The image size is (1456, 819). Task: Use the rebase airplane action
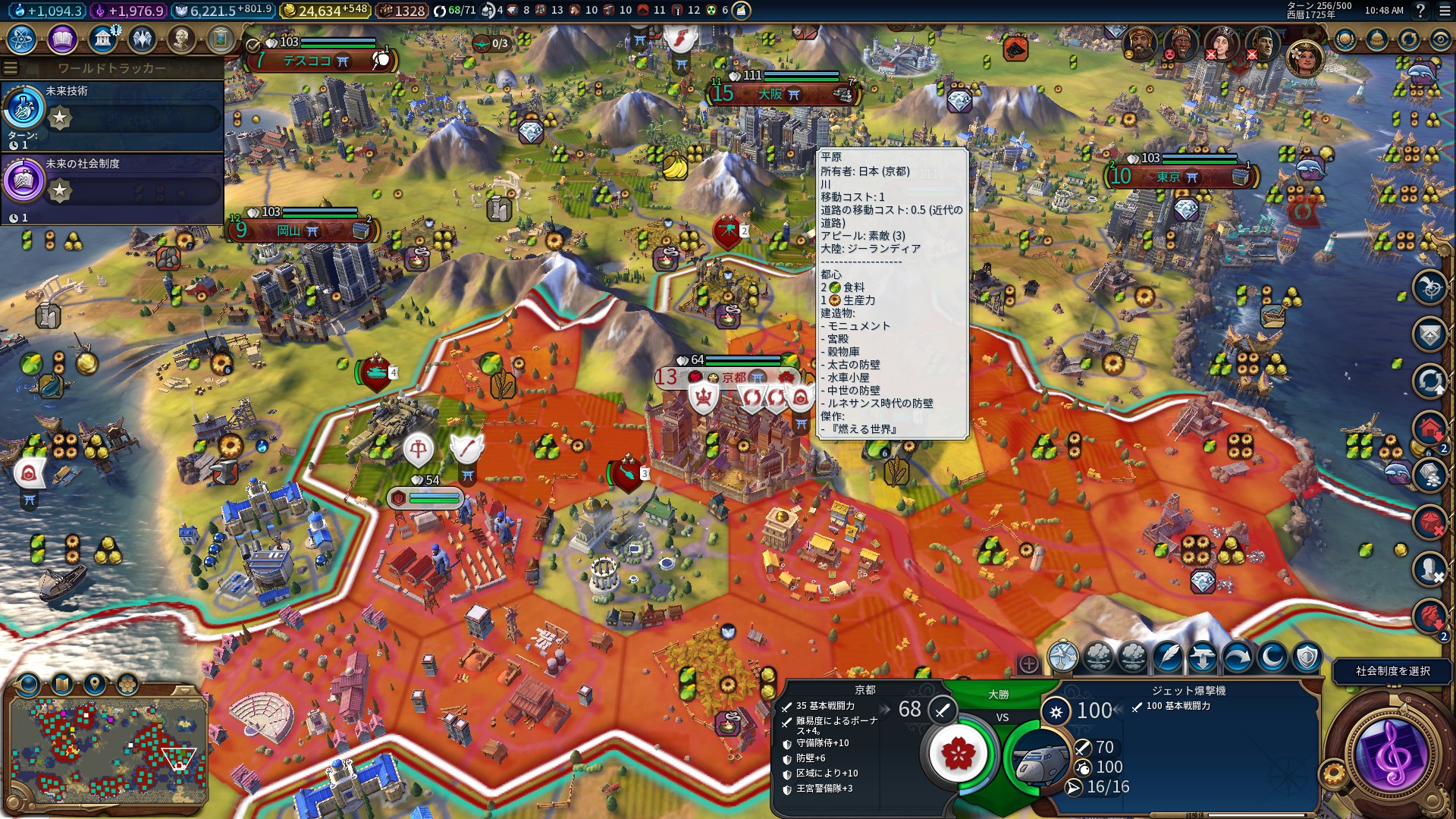(1203, 657)
